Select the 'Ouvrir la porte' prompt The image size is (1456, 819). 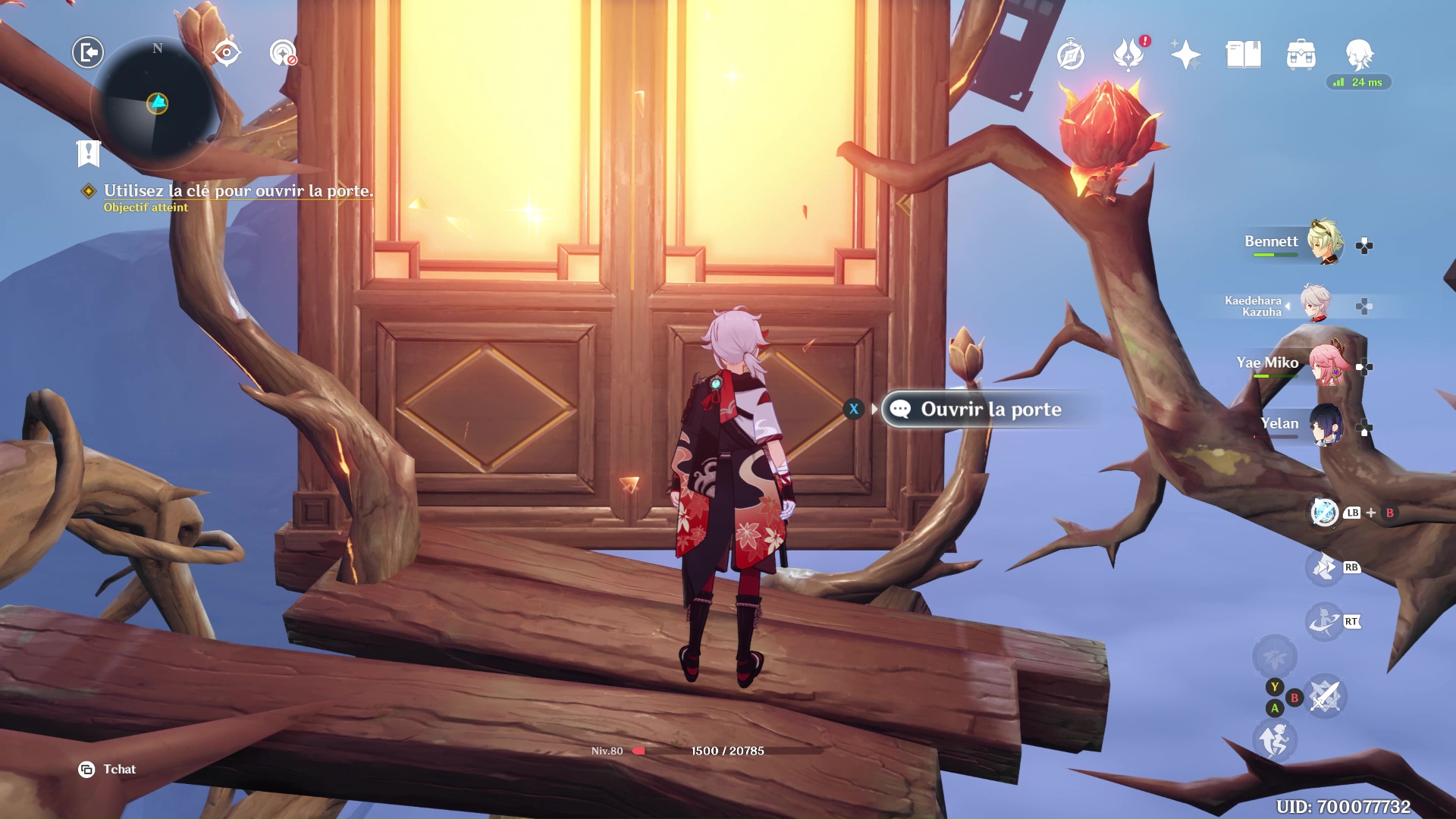[990, 409]
